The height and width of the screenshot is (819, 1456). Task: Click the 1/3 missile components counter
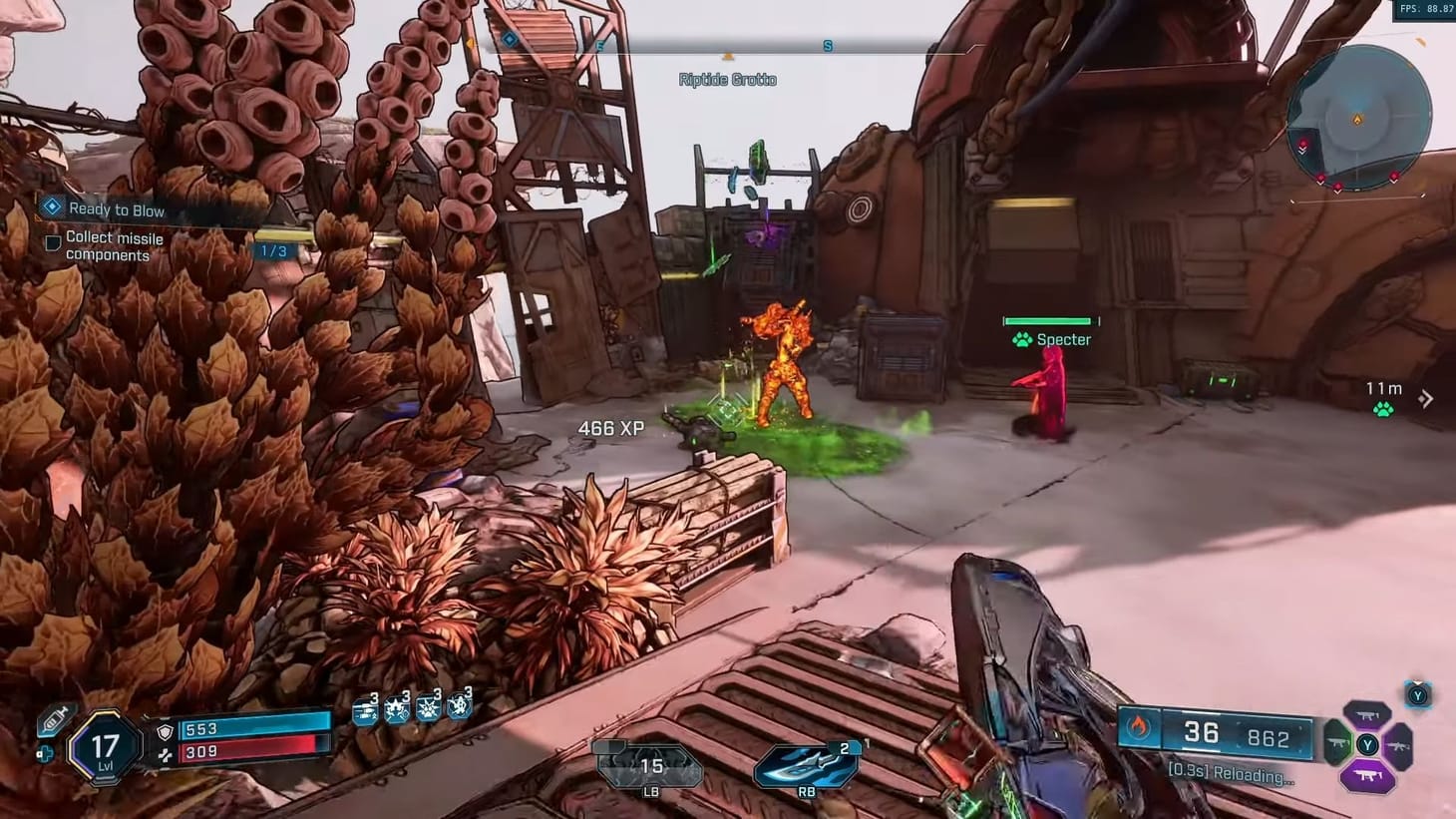click(273, 250)
